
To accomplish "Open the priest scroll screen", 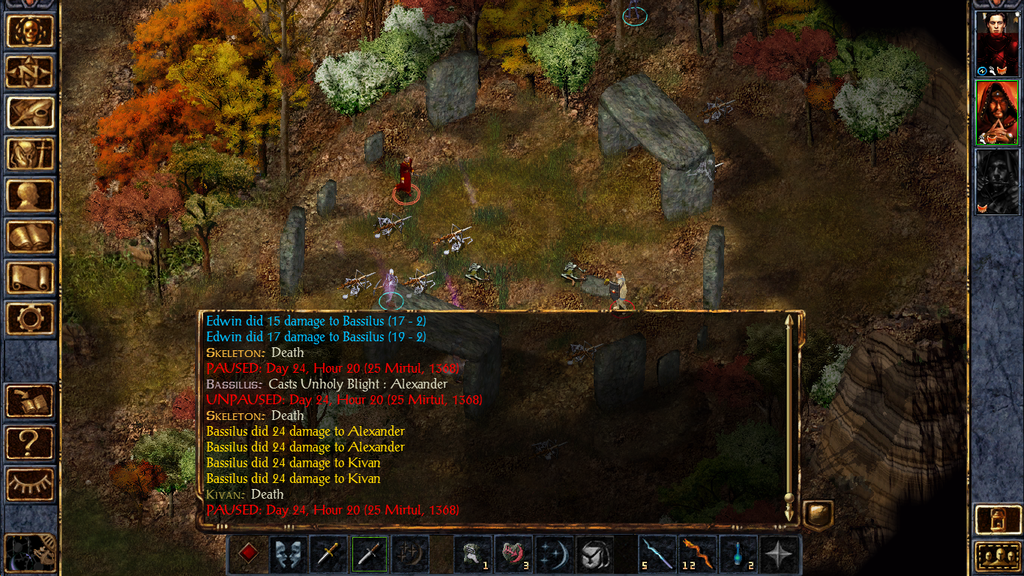I will click(30, 277).
